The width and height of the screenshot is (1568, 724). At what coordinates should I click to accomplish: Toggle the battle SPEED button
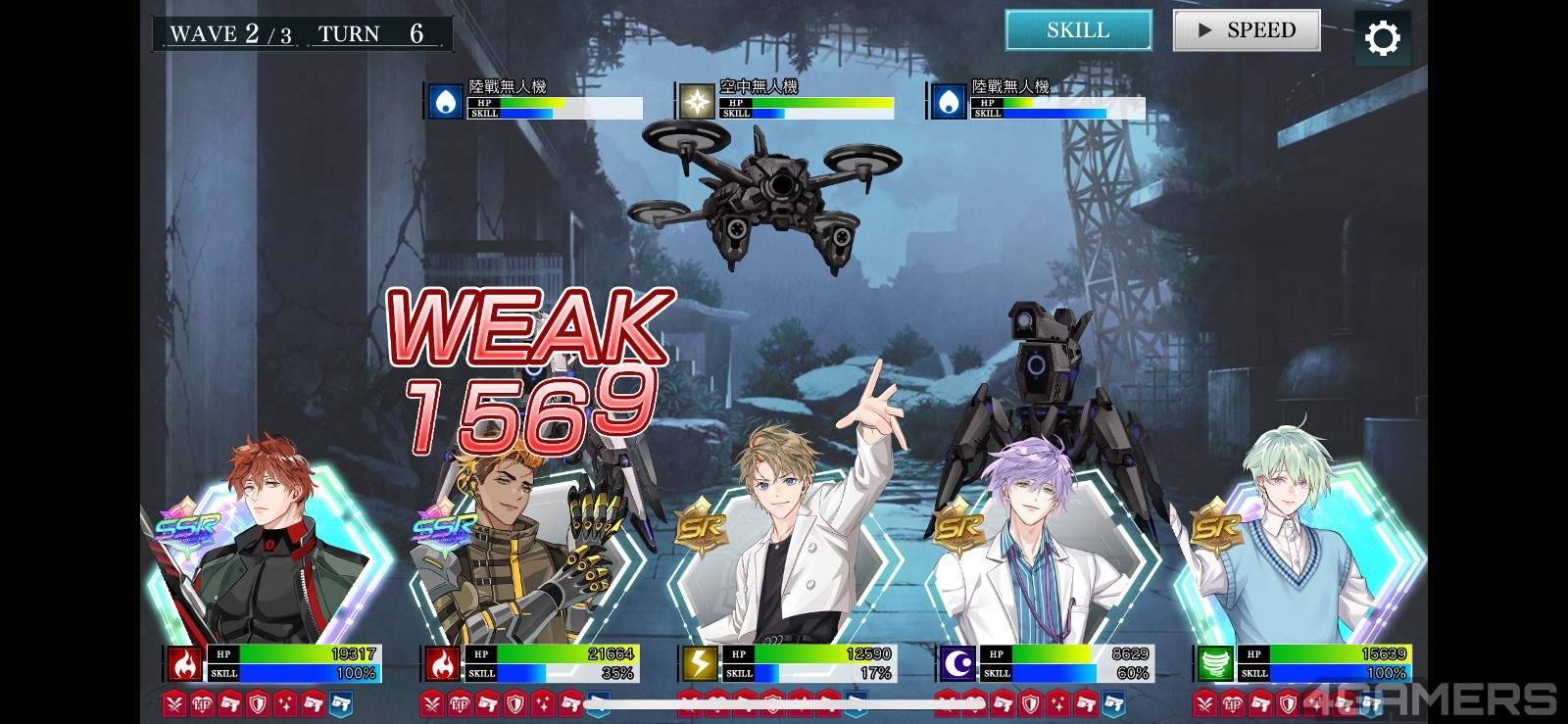pyautogui.click(x=1247, y=30)
